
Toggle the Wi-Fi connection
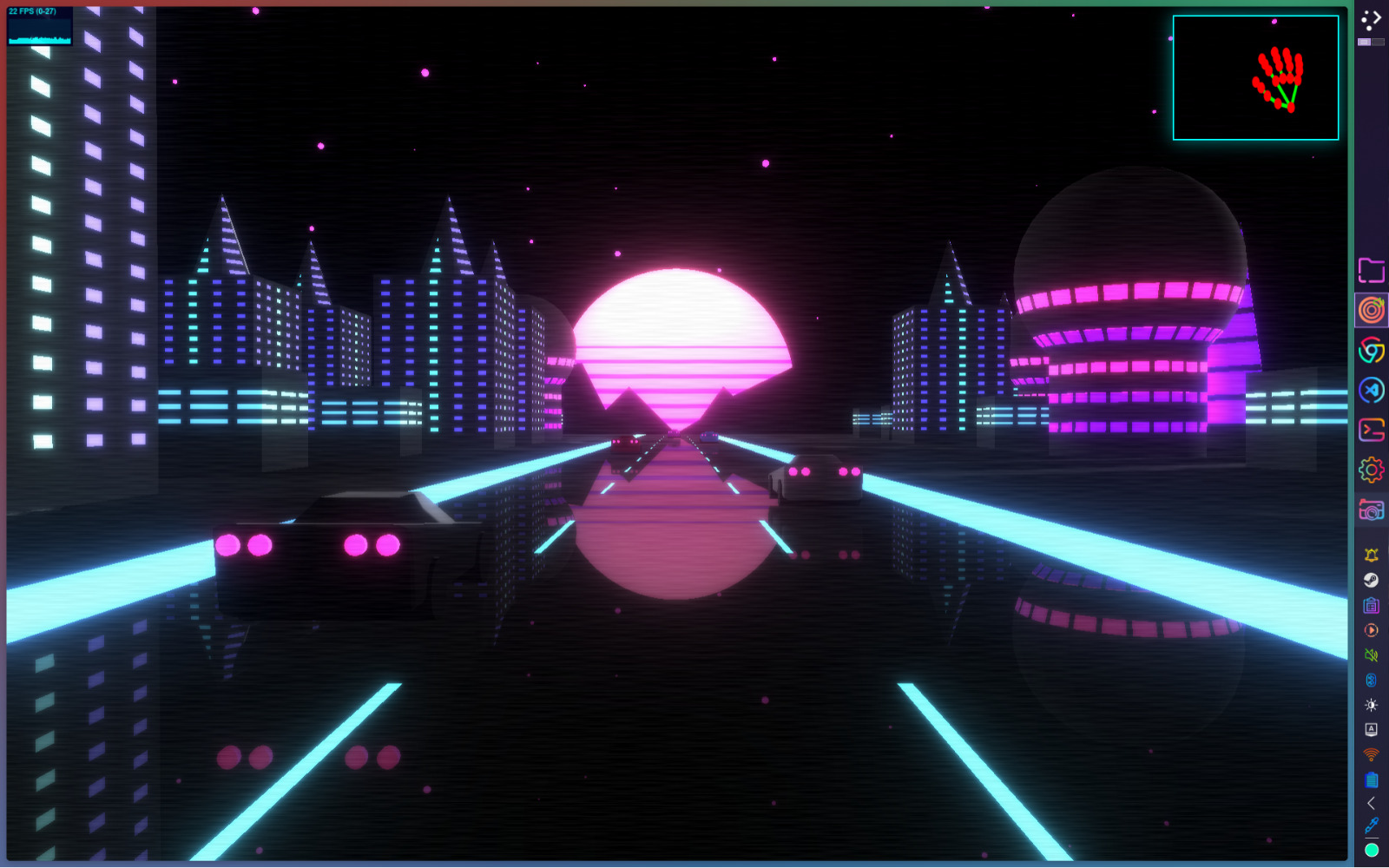(x=1372, y=754)
